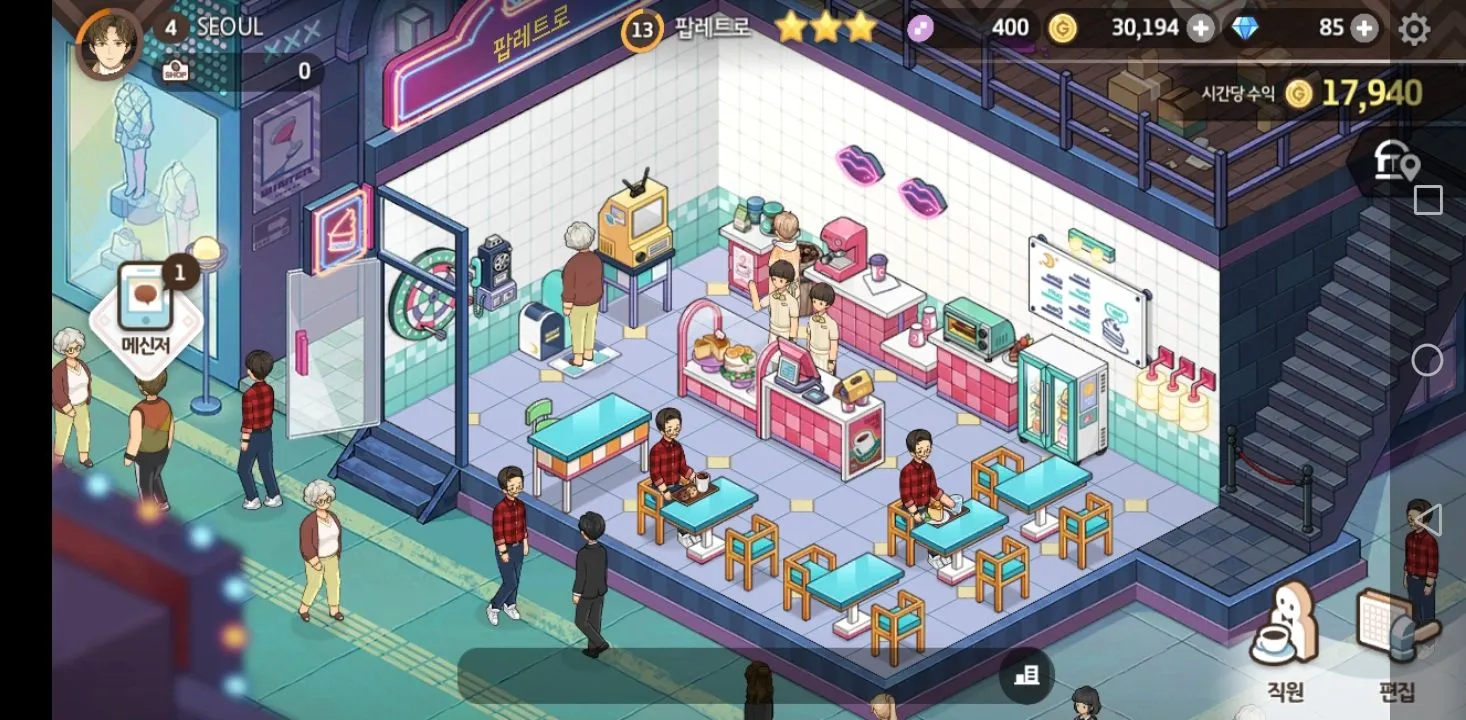
Task: Open the settings gear
Action: (1414, 29)
